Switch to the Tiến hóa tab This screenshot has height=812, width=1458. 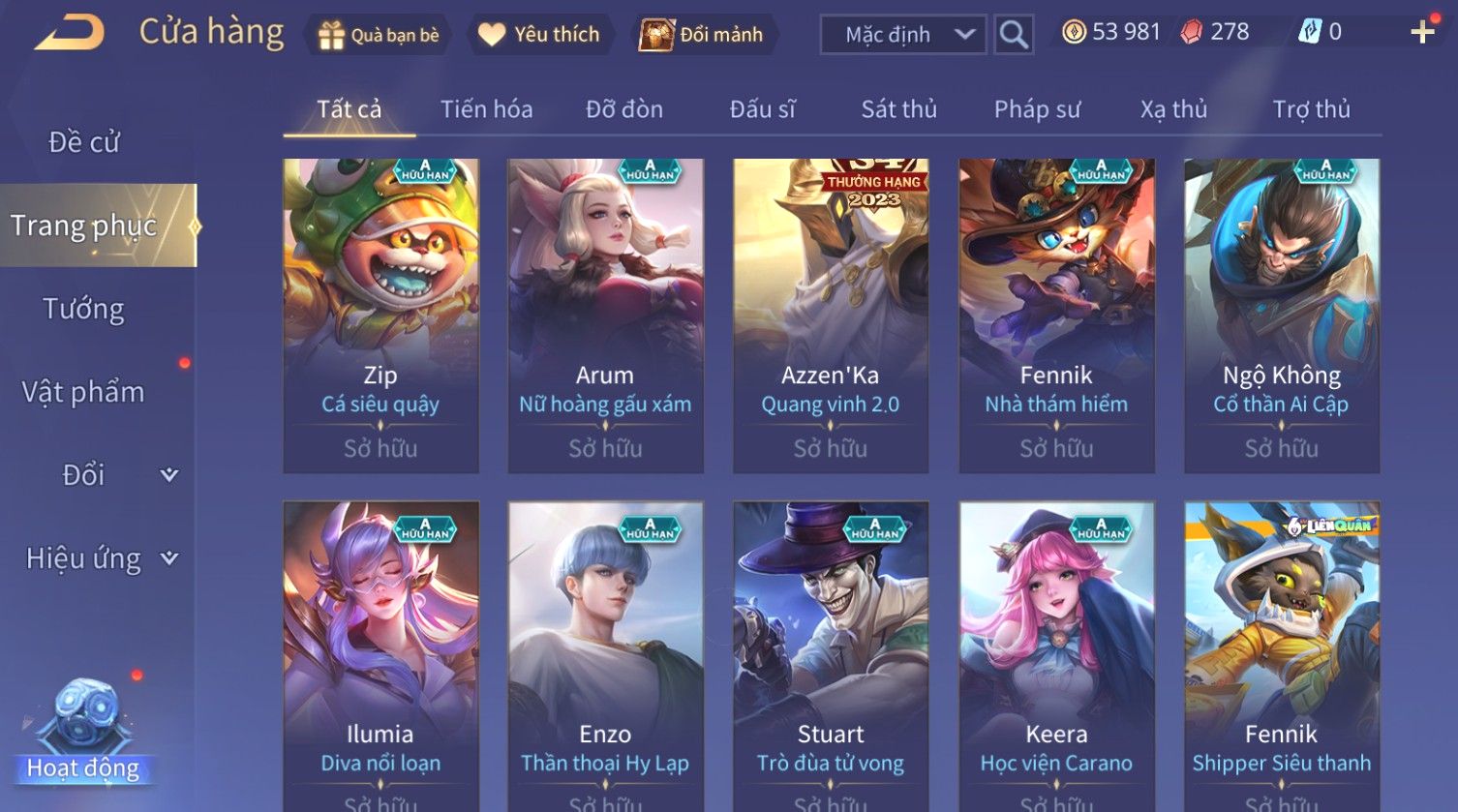click(486, 109)
